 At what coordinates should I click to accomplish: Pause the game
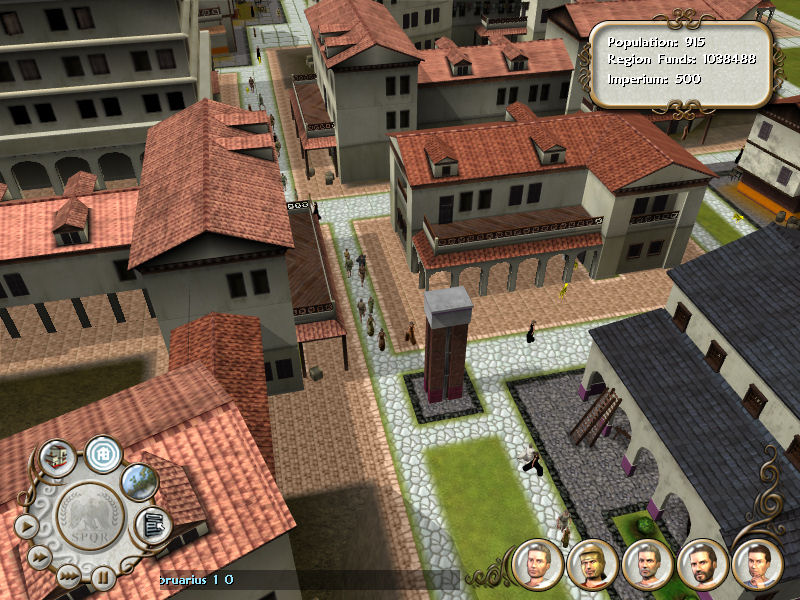(x=102, y=576)
